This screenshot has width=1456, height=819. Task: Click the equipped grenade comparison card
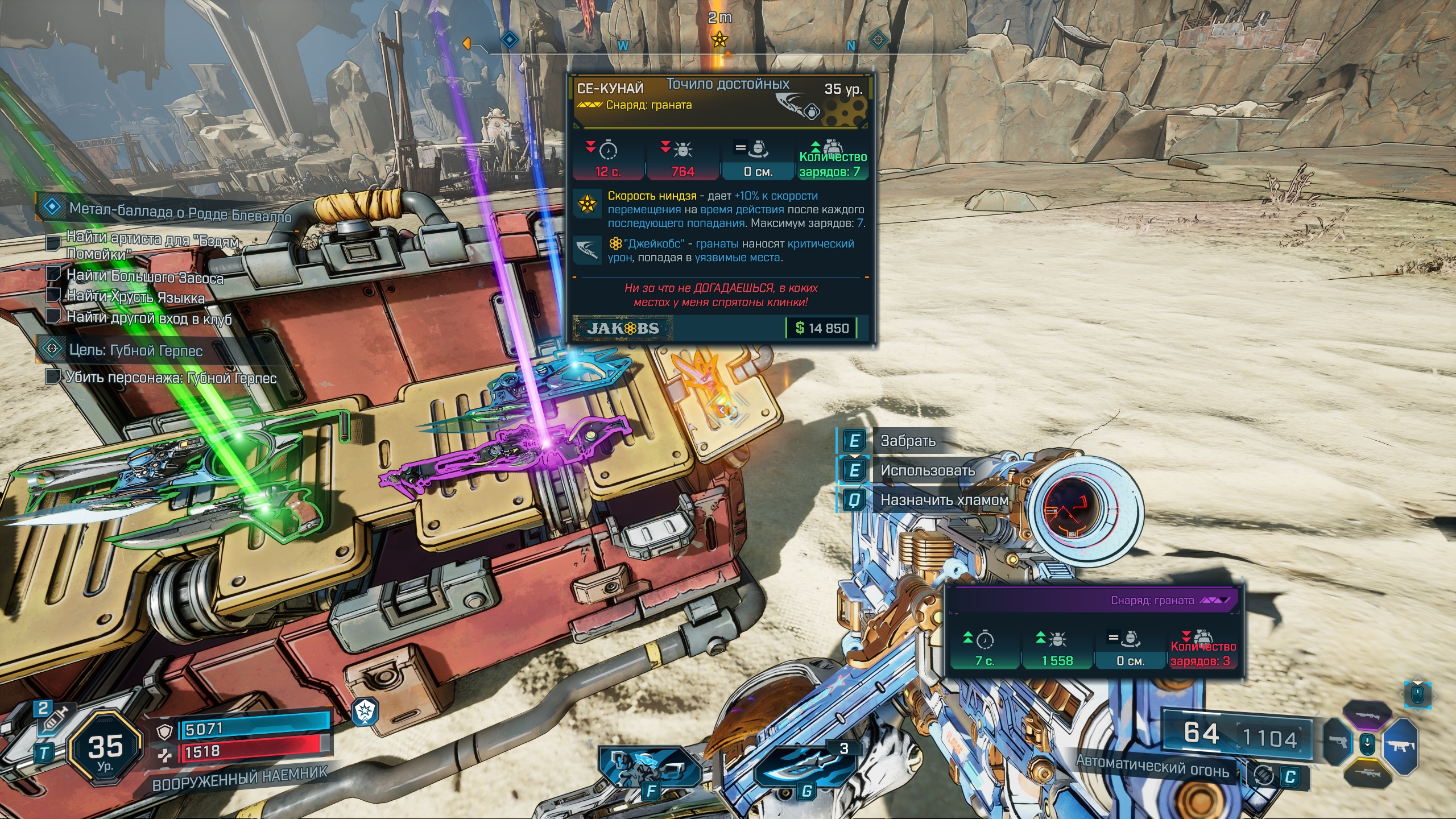point(1093,632)
